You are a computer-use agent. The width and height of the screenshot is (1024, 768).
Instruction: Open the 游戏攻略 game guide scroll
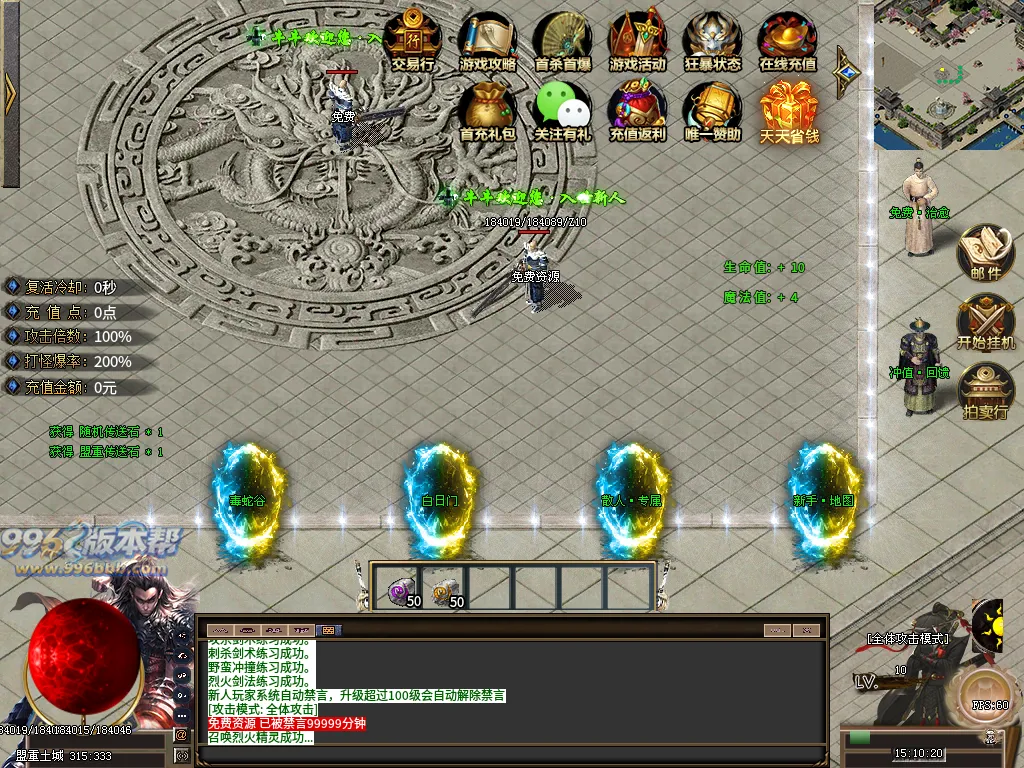pyautogui.click(x=488, y=38)
